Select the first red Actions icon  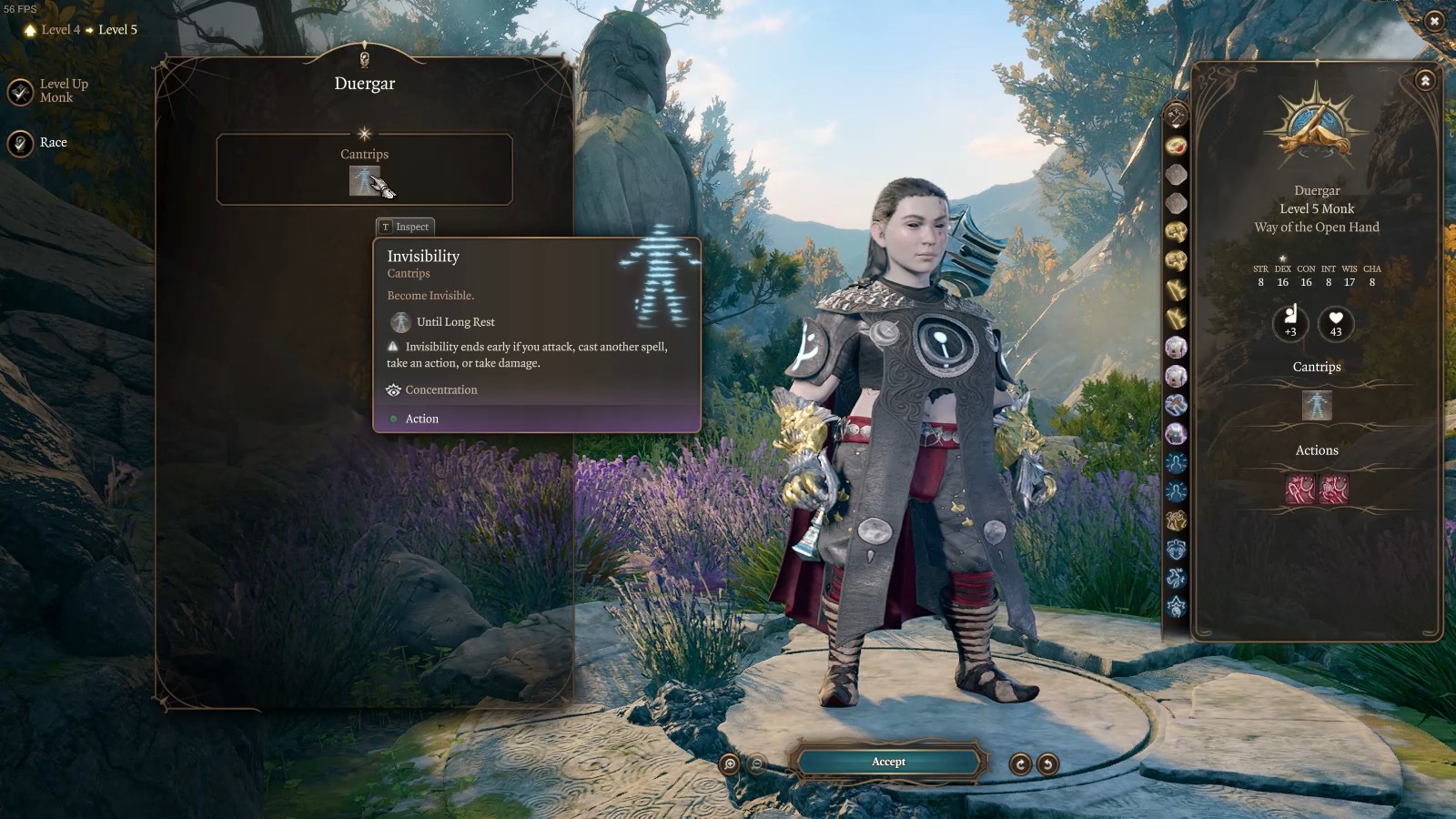click(1300, 489)
